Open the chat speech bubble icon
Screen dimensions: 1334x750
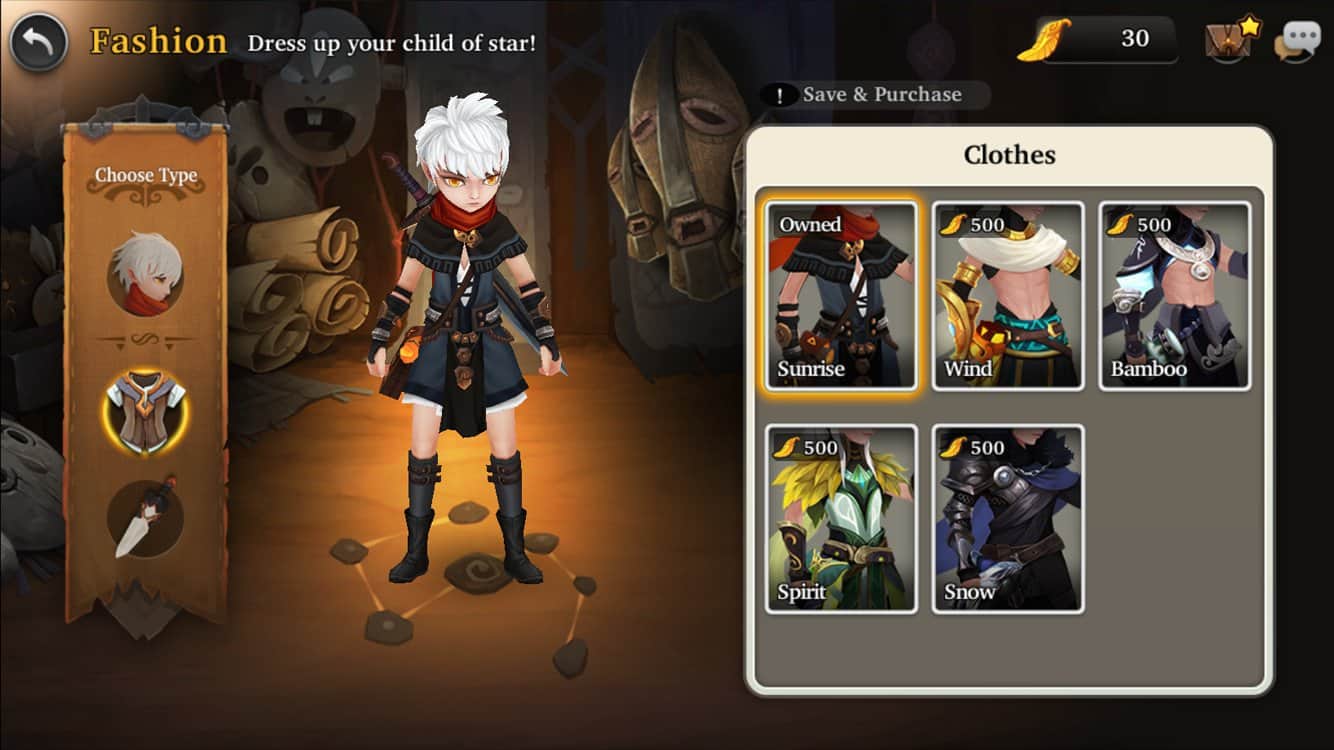[x=1297, y=41]
